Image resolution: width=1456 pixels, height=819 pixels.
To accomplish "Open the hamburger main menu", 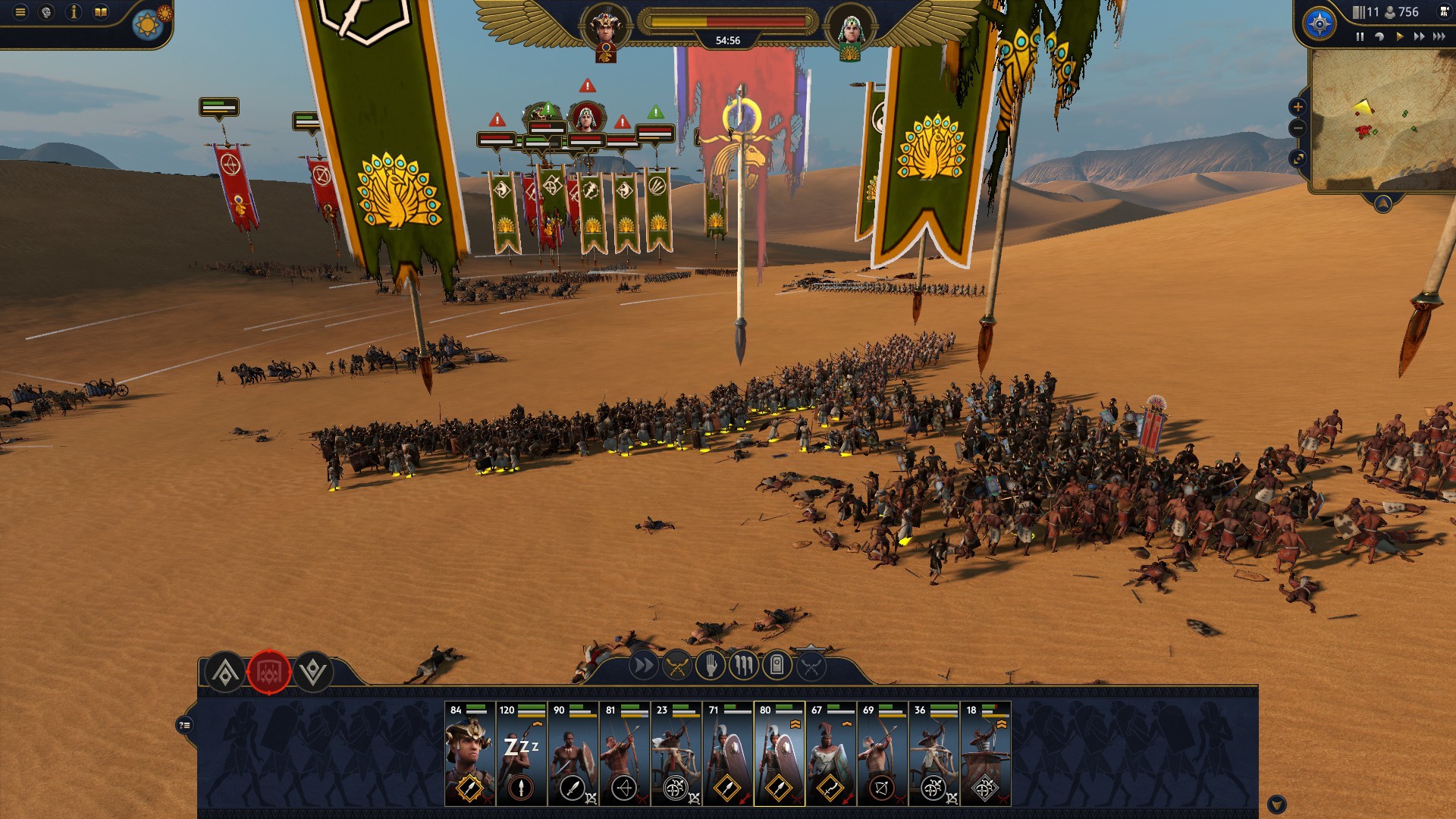I will 20,12.
